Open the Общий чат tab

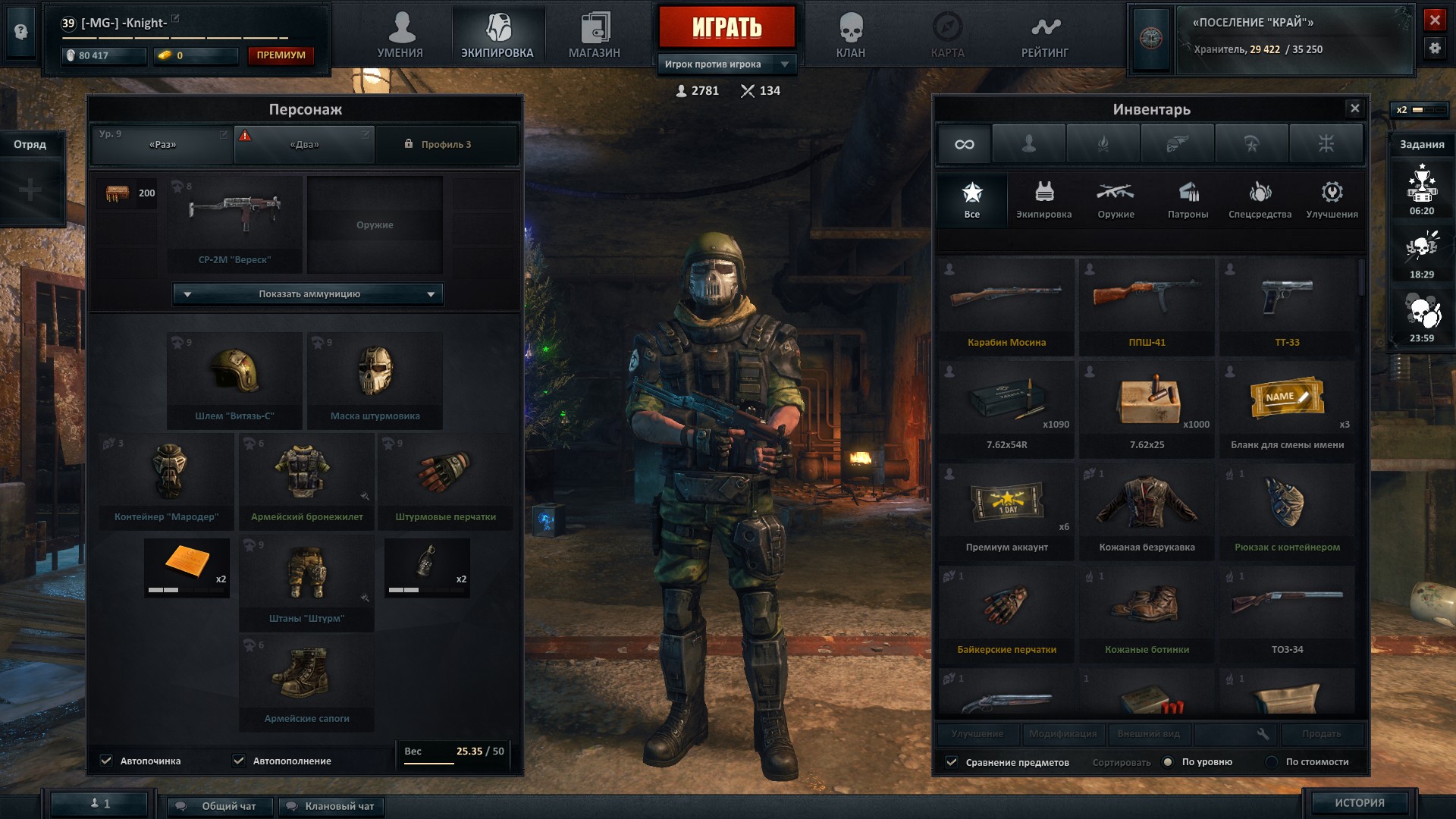point(221,806)
